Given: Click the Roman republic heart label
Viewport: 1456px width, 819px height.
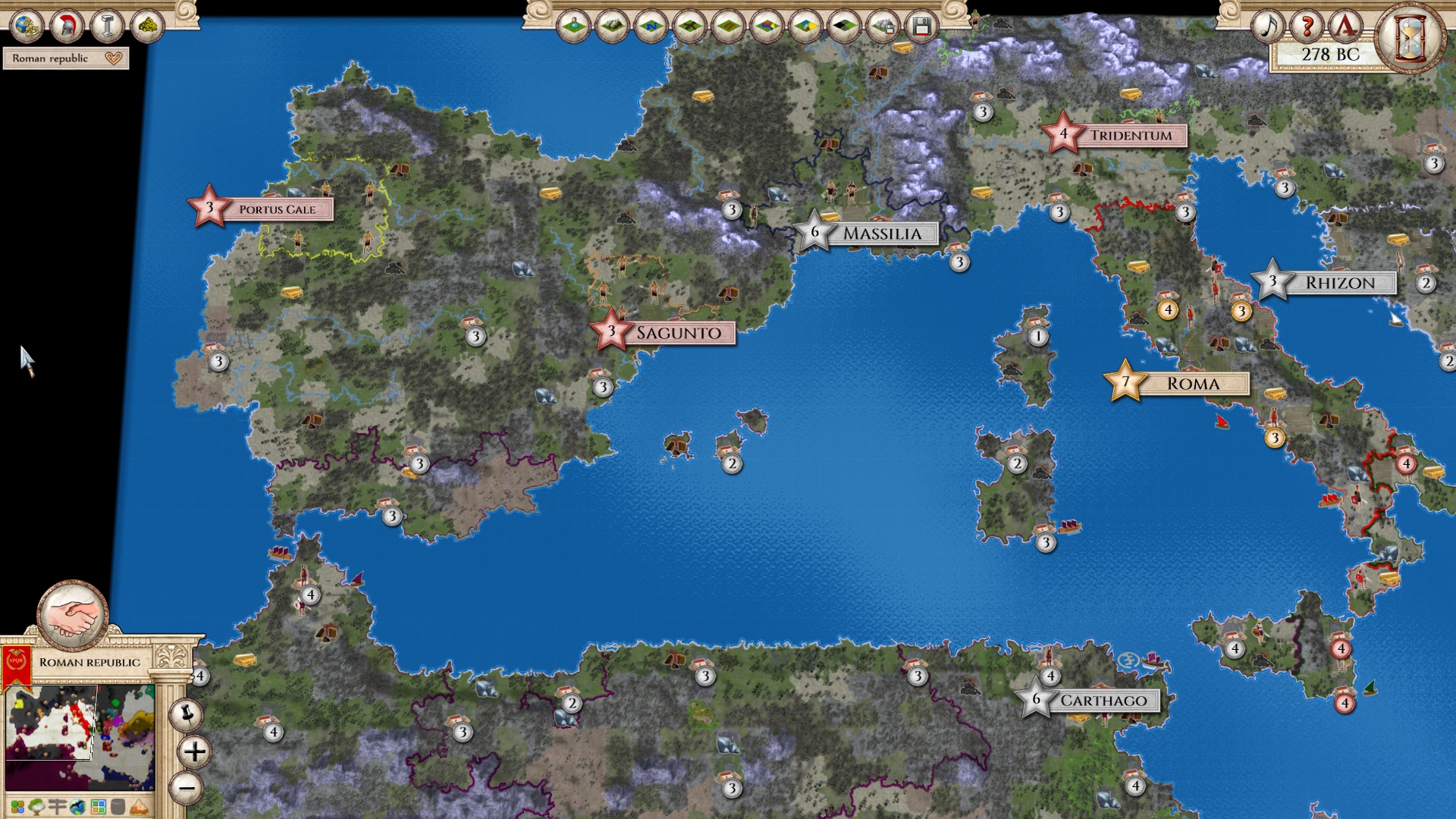Looking at the screenshot, I should (x=66, y=58).
